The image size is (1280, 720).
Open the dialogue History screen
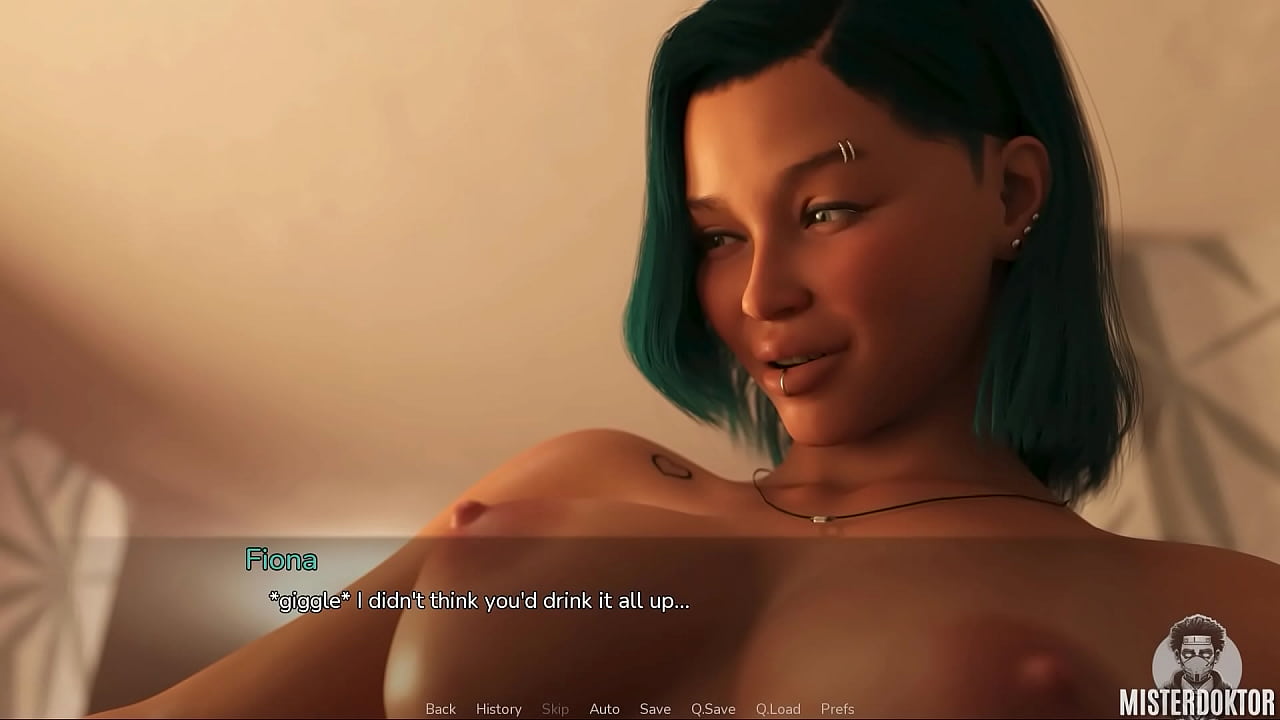click(x=498, y=708)
